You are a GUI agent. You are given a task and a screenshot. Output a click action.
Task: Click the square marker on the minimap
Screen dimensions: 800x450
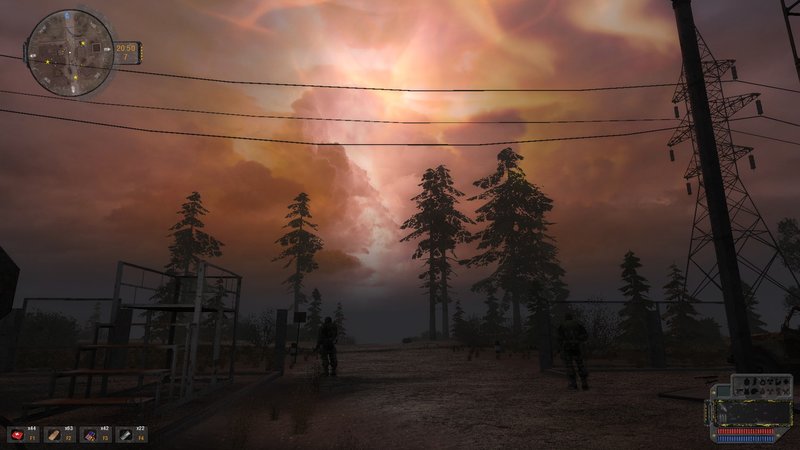click(96, 47)
